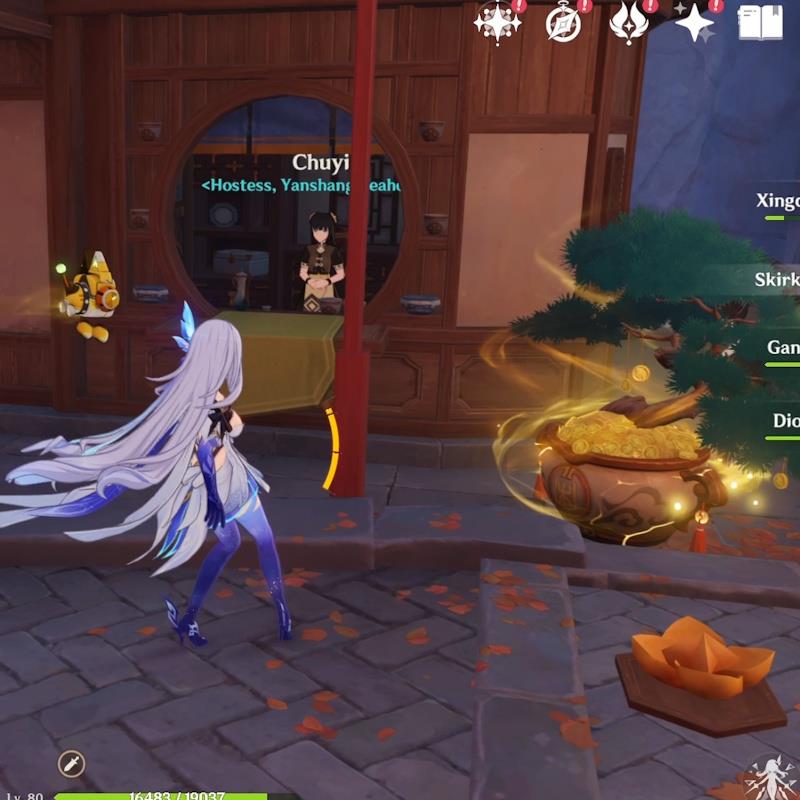Open the Wish sparkle star icon
Viewport: 800px width, 800px height.
(695, 22)
